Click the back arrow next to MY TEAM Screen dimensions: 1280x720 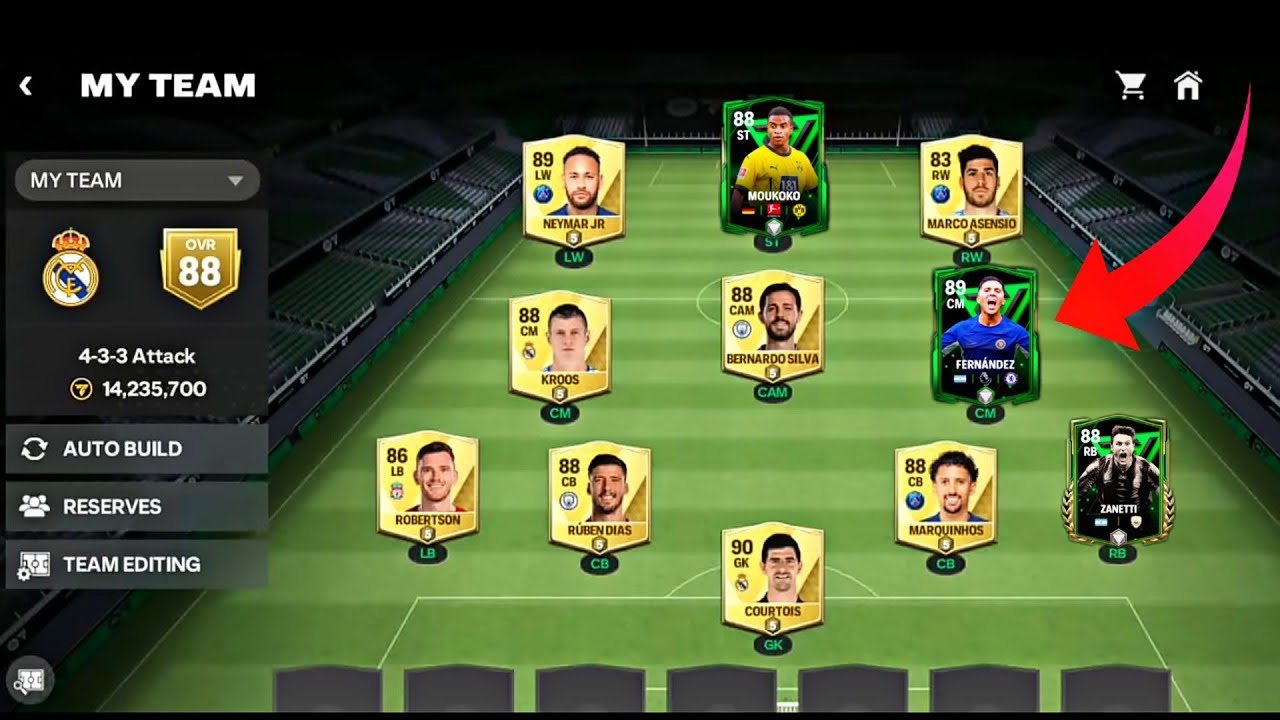(25, 85)
